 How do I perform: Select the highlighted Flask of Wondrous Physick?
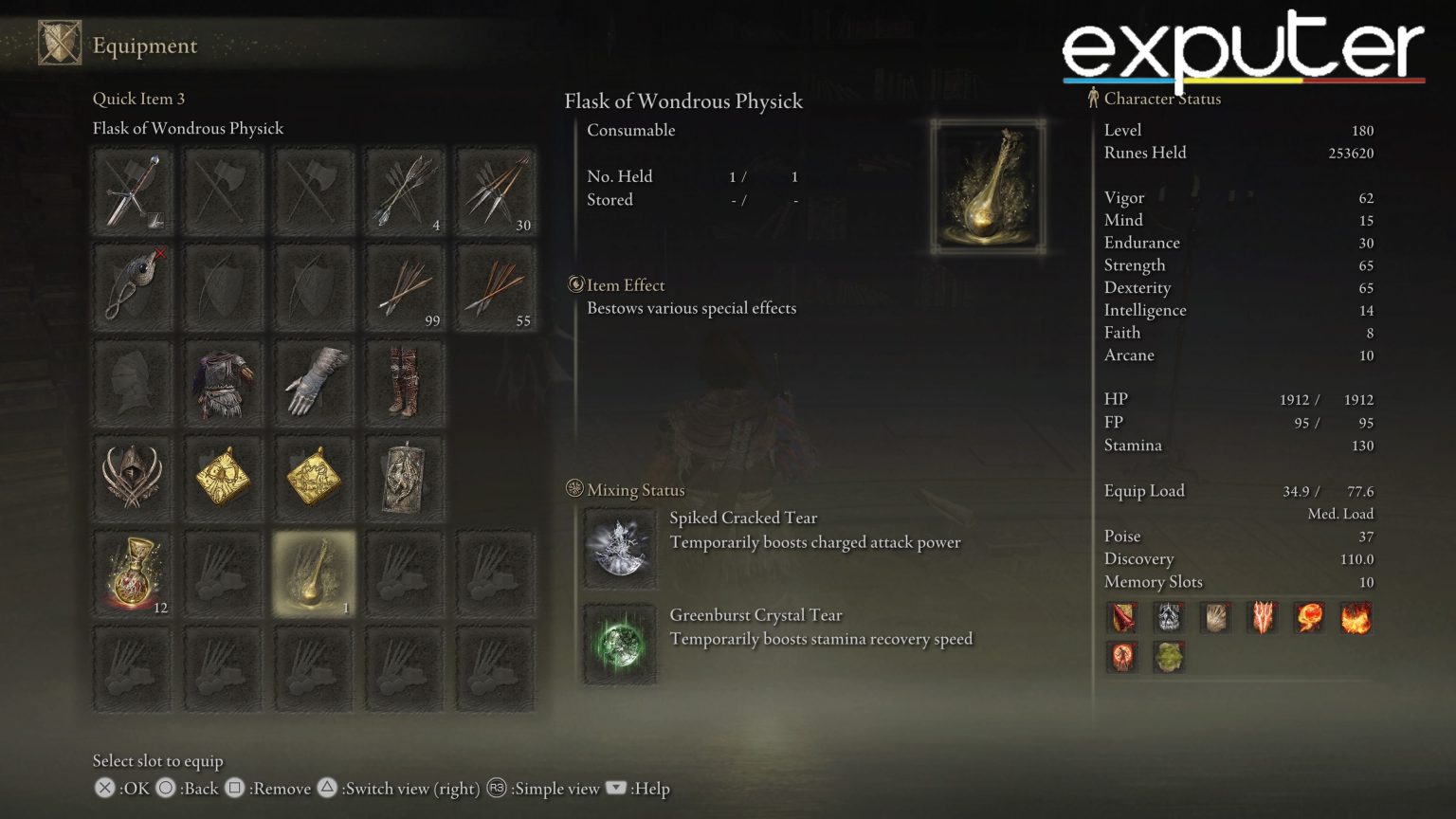[x=314, y=573]
